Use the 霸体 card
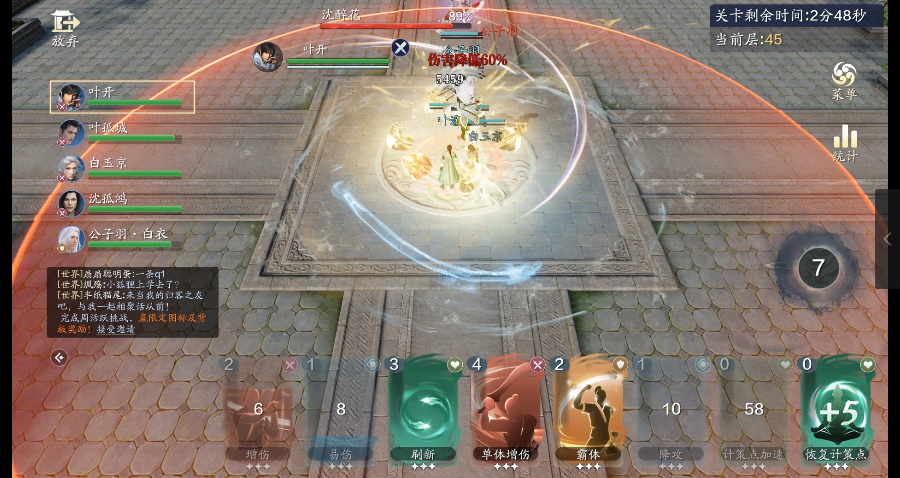This screenshot has width=900, height=478. point(588,408)
